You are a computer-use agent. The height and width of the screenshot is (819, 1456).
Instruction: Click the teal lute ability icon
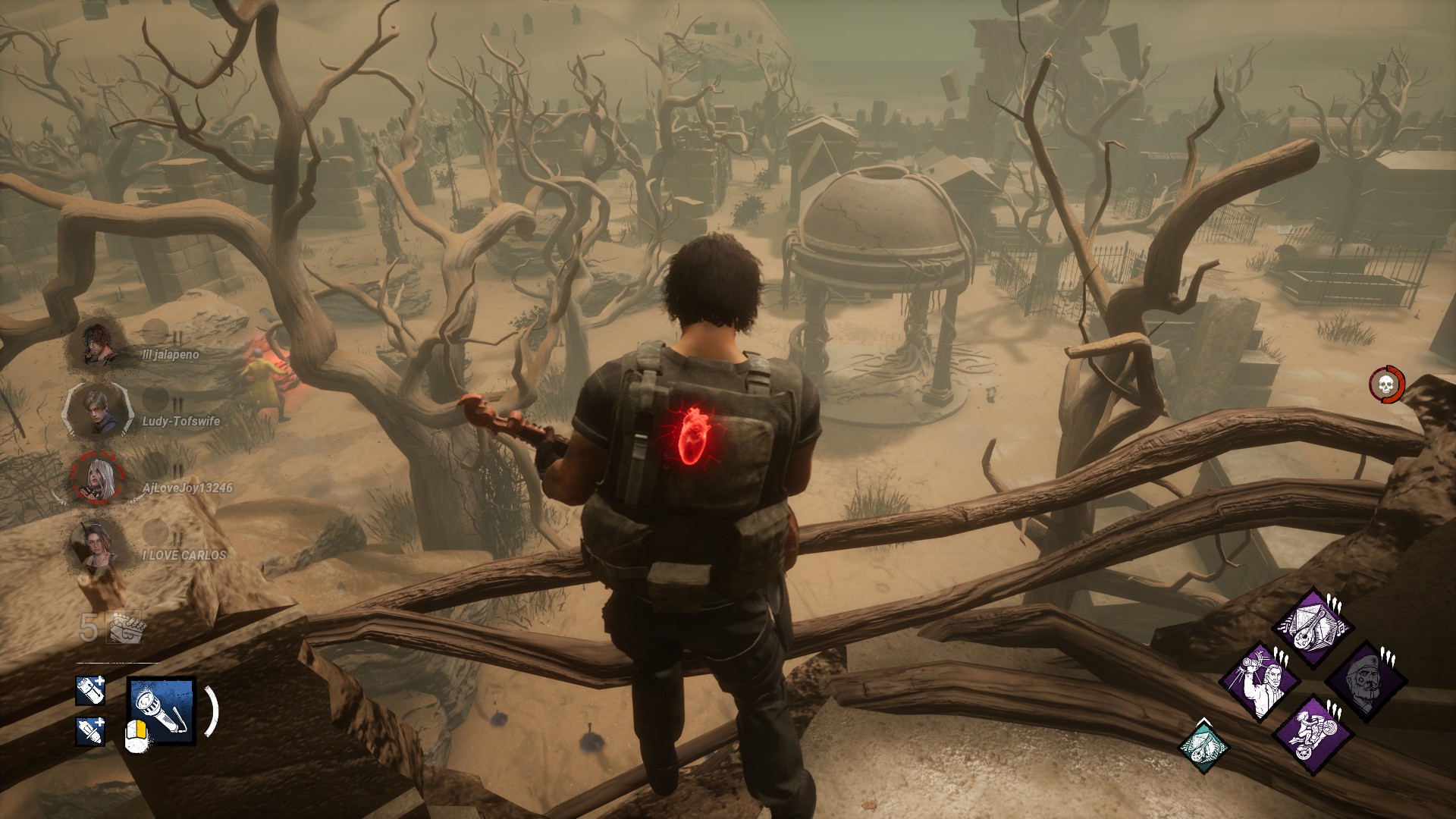[1203, 747]
